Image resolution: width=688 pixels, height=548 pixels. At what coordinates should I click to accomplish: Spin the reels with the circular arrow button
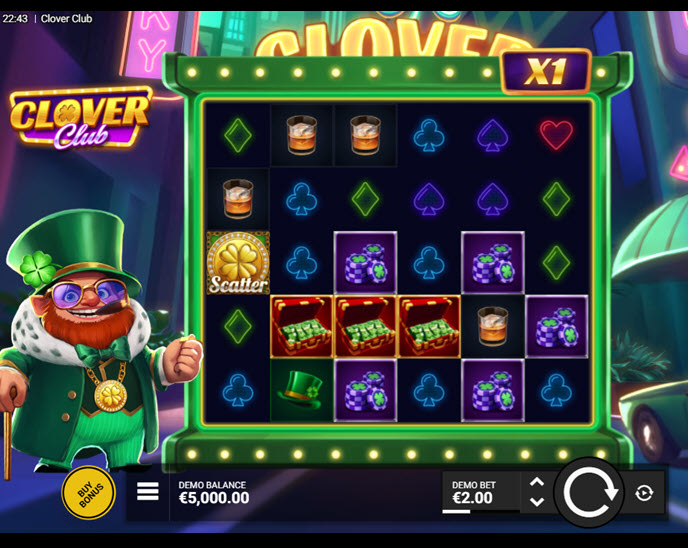(x=588, y=493)
